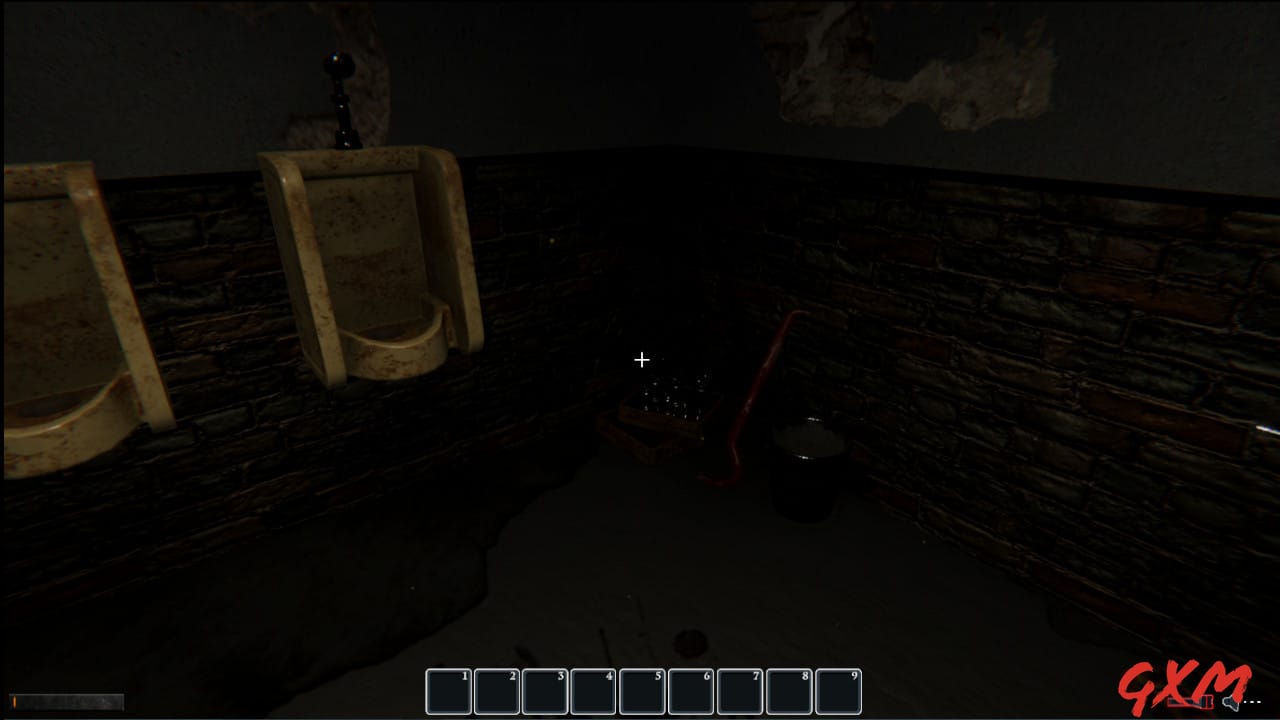The height and width of the screenshot is (720, 1280).
Task: Select hotbar slot 6
Action: point(691,690)
